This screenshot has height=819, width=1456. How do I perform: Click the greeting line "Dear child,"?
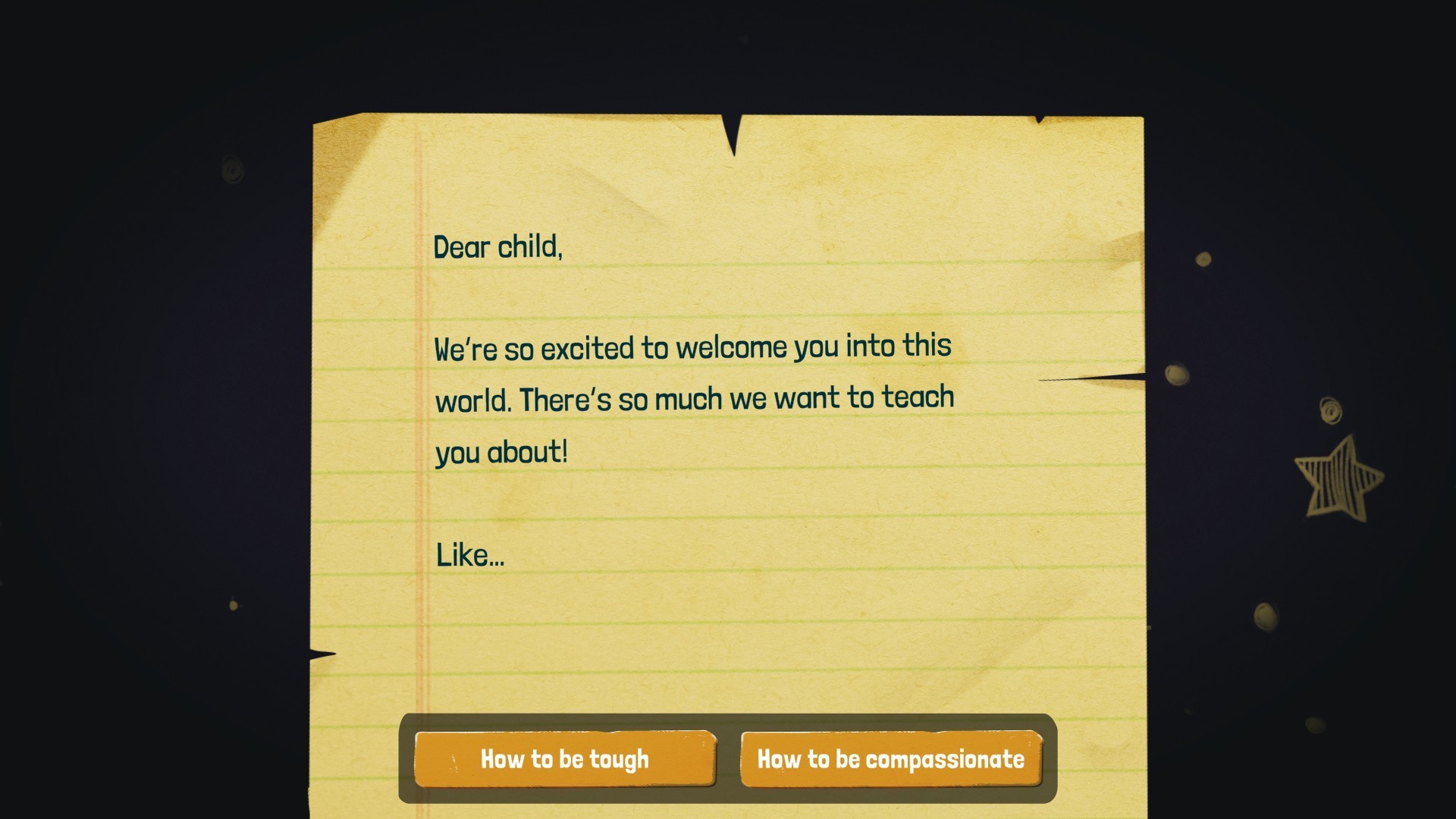[x=498, y=246]
